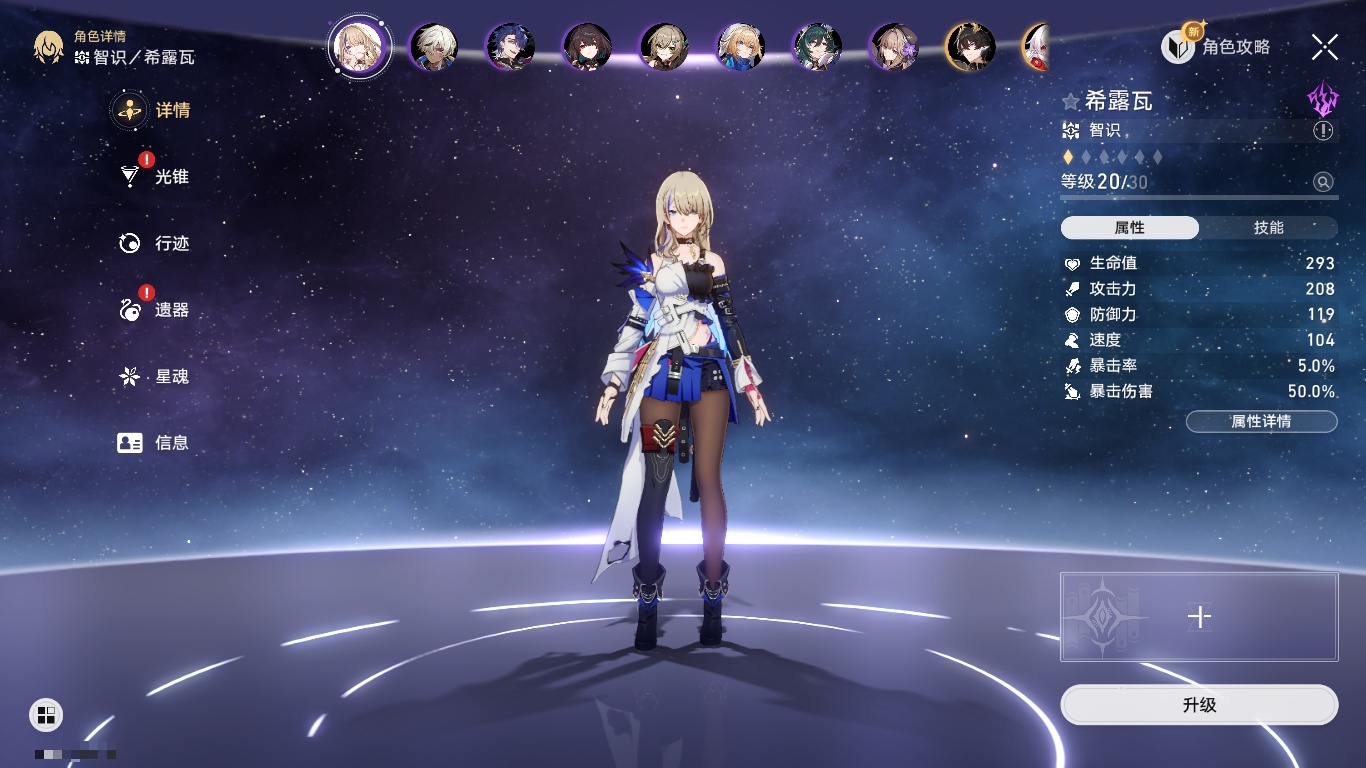Viewport: 1366px width, 768px height.
Task: Click the 升级 level up button
Action: [1198, 705]
